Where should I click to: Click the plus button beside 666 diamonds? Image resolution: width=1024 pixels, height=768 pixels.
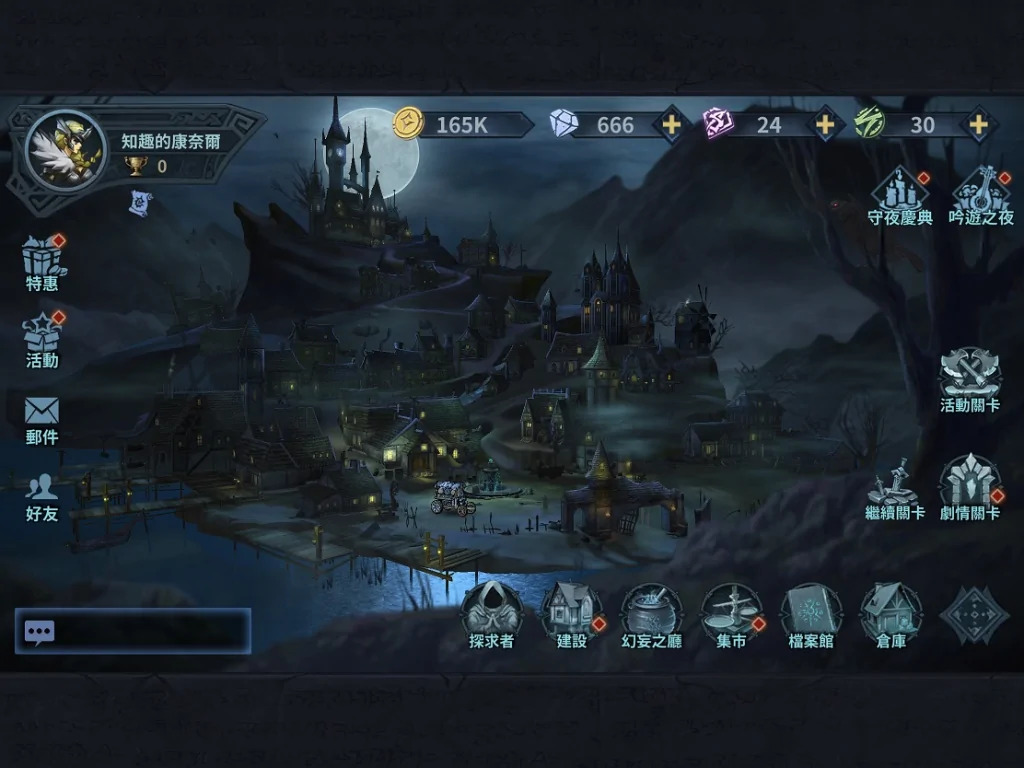click(671, 124)
